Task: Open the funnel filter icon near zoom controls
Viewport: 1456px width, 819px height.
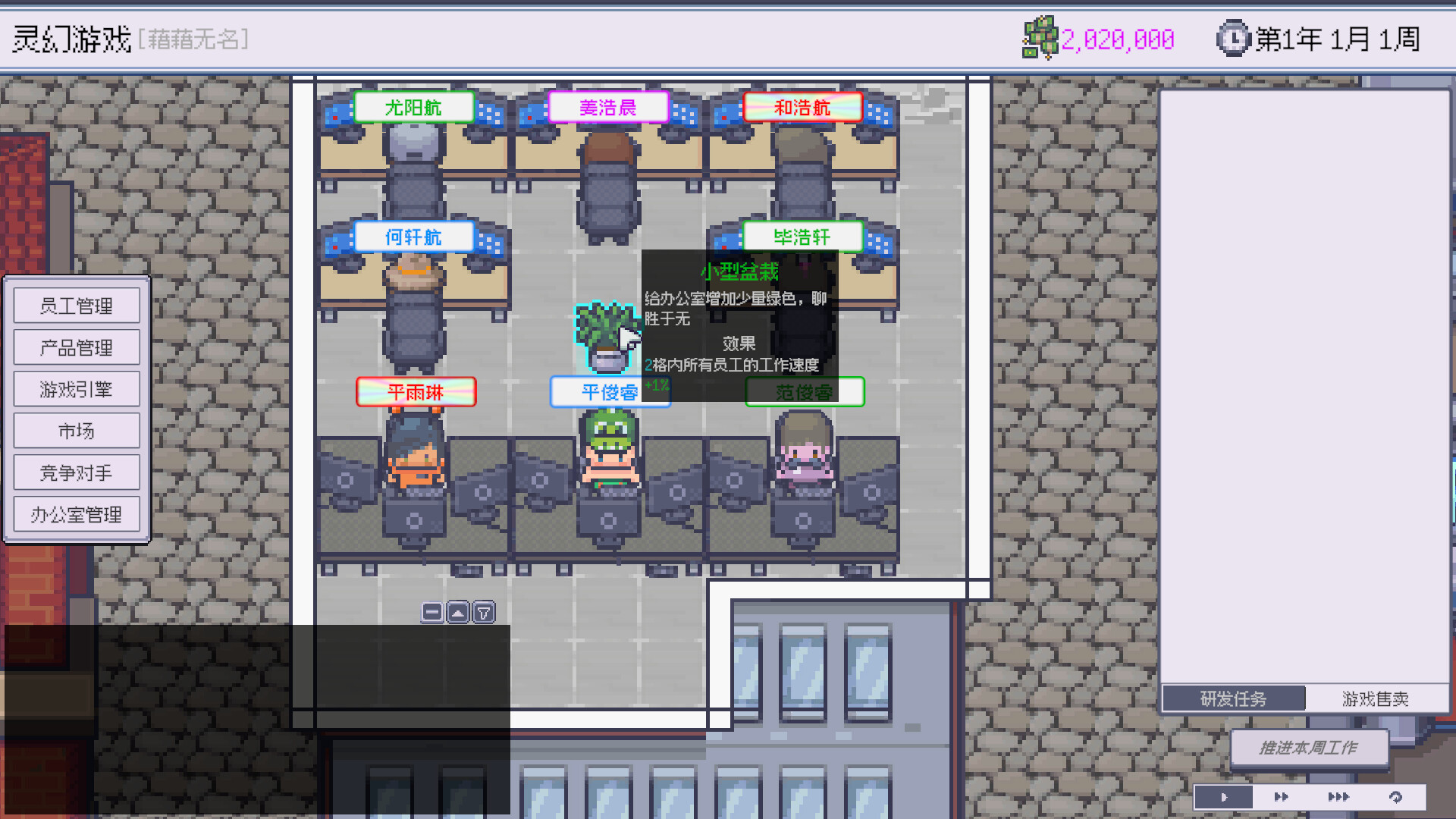Action: click(482, 612)
